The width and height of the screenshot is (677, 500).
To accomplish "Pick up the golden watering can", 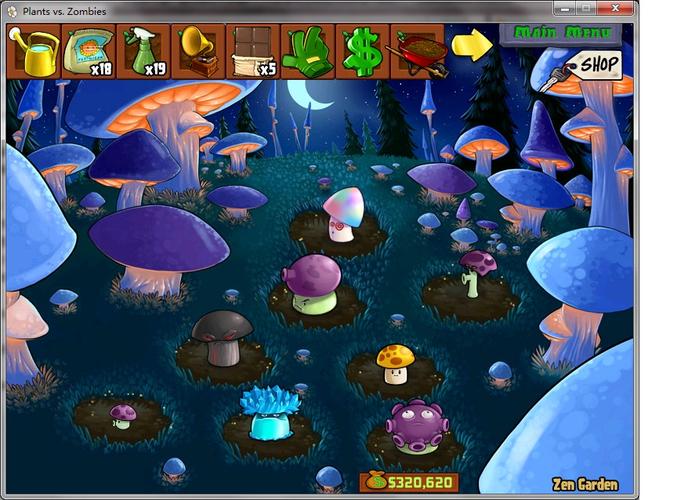I will pos(34,52).
